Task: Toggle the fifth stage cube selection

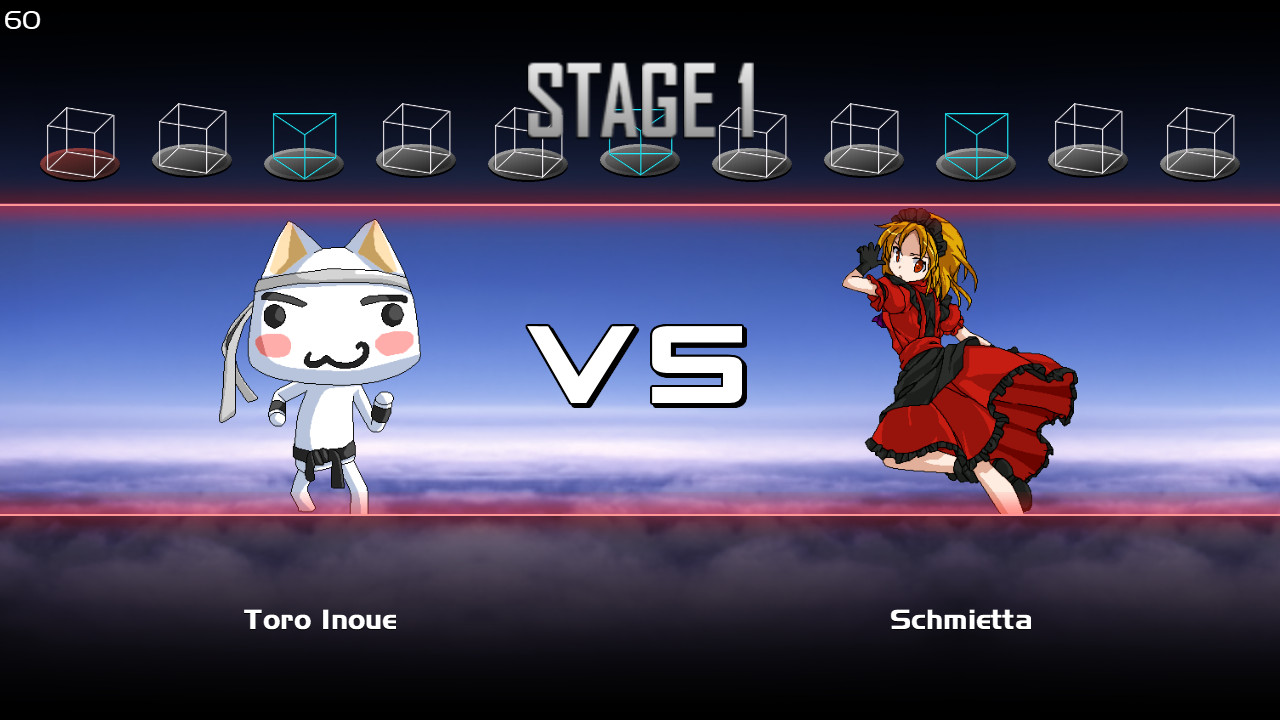Action: 527,140
